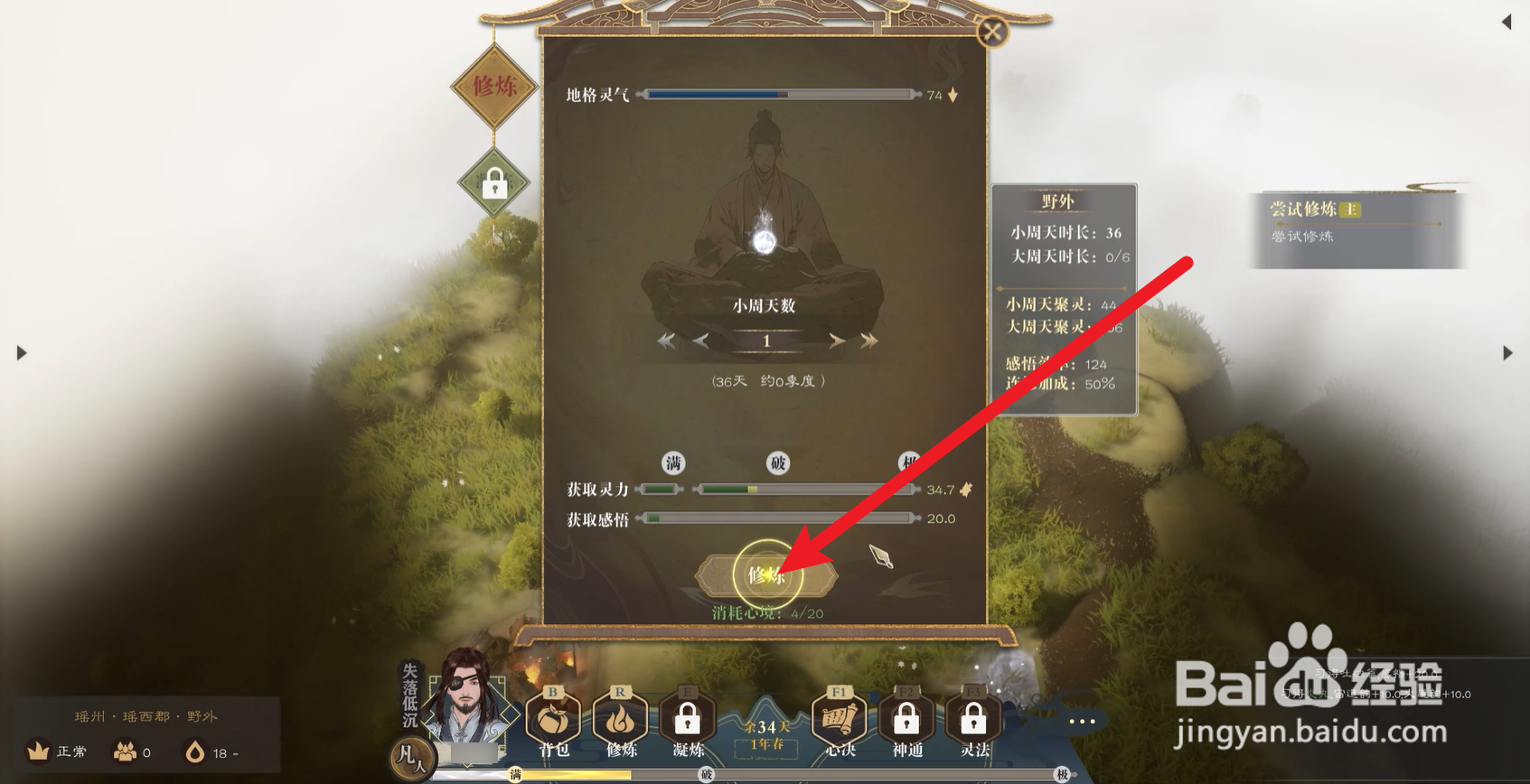
Task: Click the locked diamond icon below 修炼 tab
Action: (493, 181)
